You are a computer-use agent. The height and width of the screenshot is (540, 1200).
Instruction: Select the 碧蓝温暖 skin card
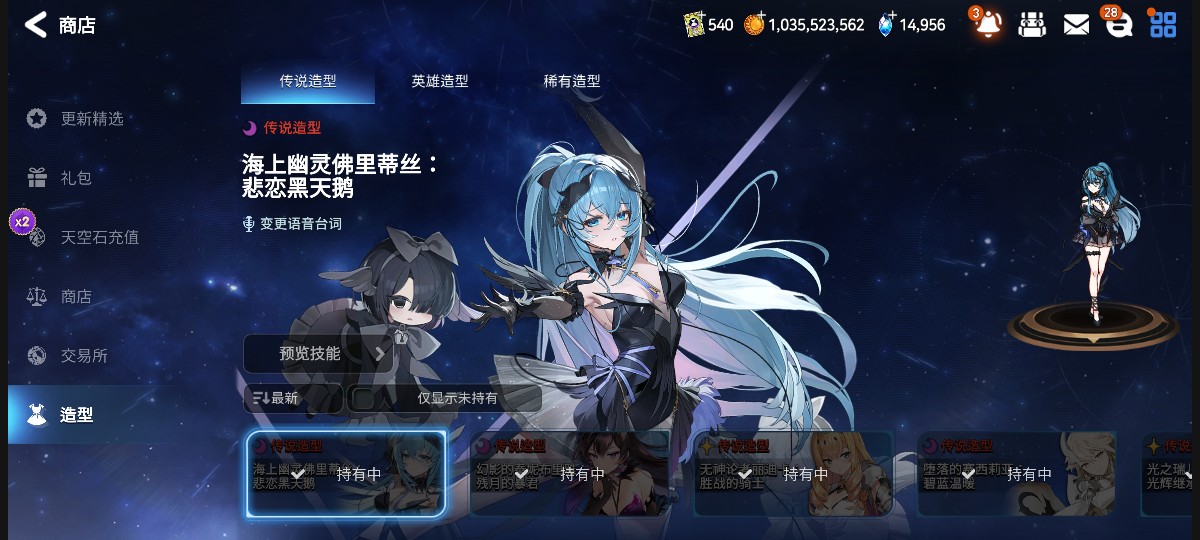[1016, 474]
